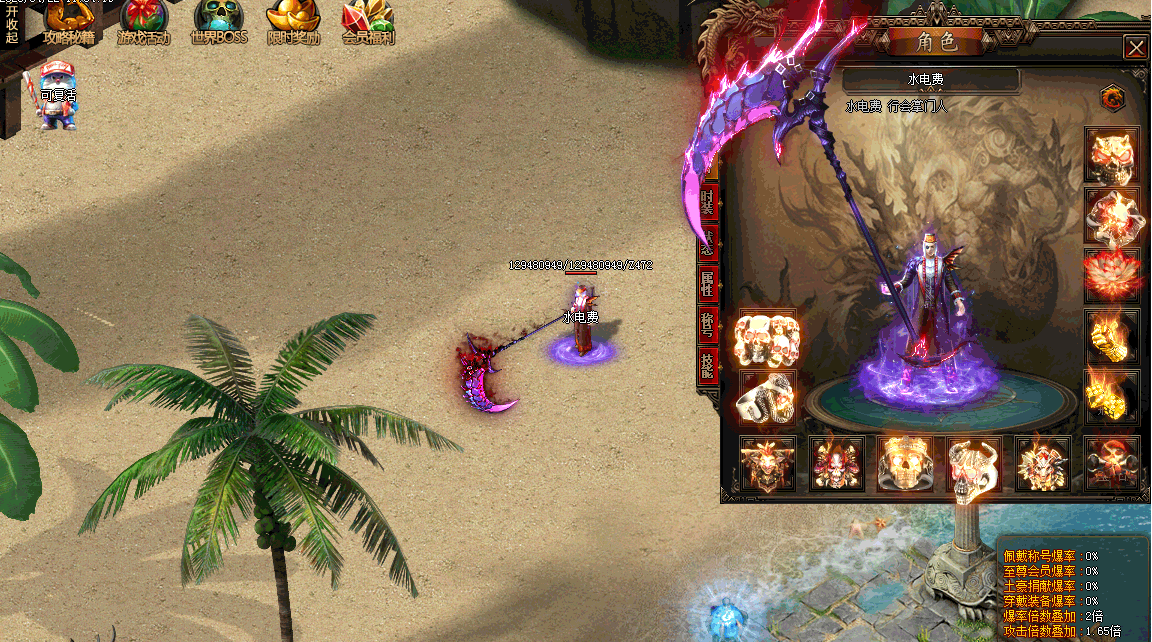Switch to the 称号 titles tab
Image resolution: width=1152 pixels, height=642 pixels.
pos(708,323)
